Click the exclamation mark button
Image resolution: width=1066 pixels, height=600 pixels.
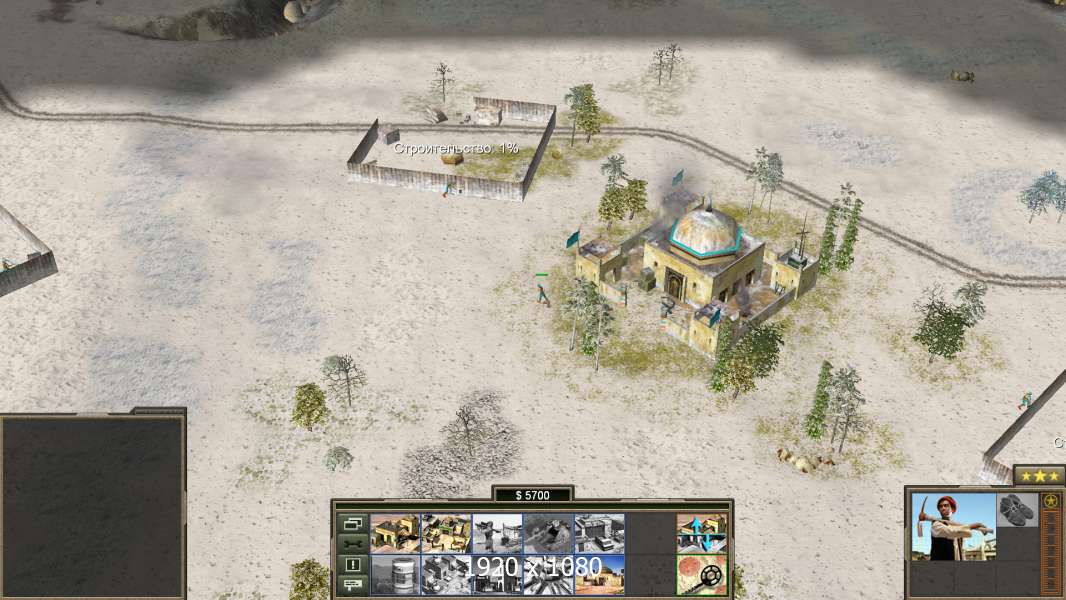[x=353, y=565]
